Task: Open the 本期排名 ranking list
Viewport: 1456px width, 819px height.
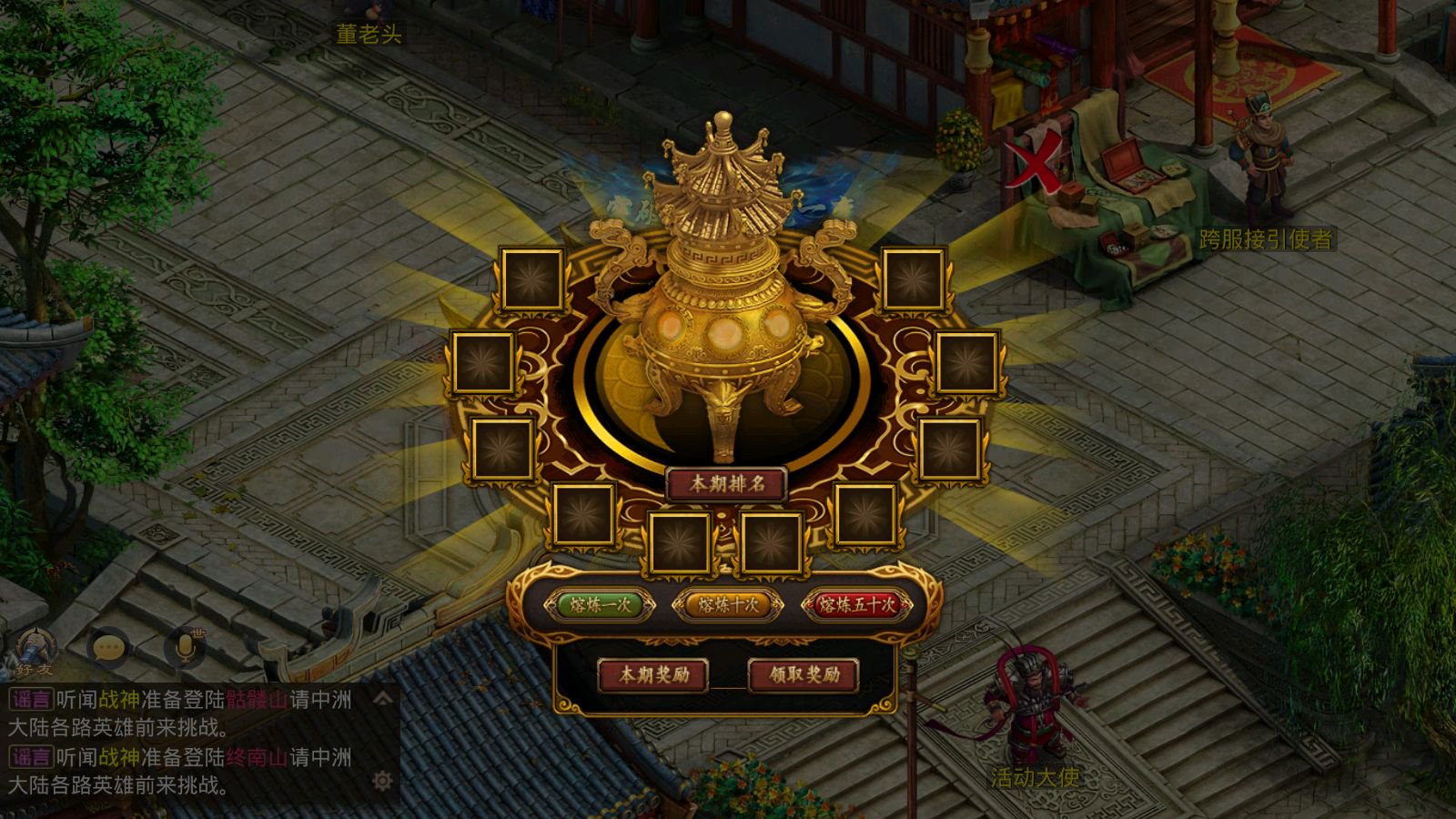Action: coord(726,484)
